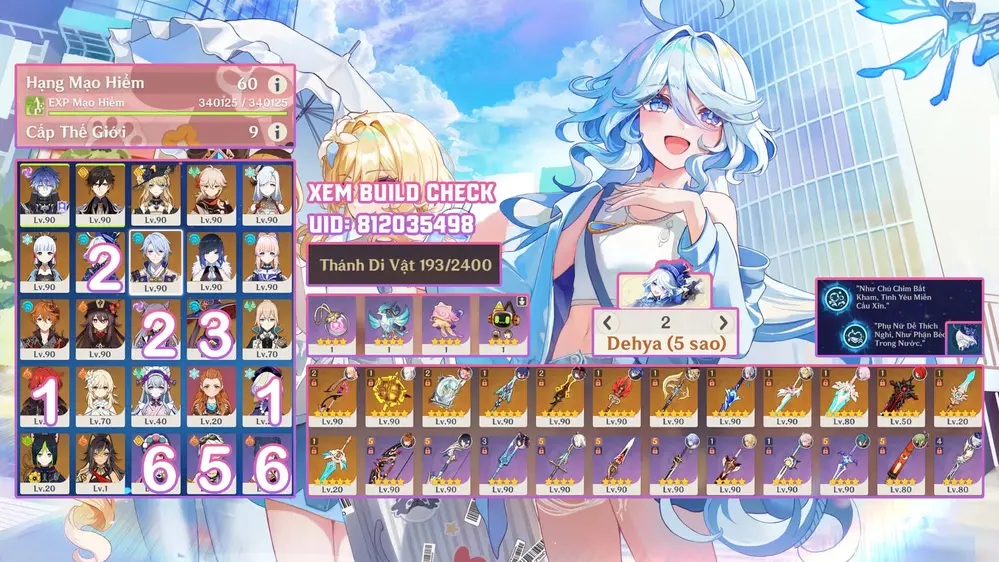Screen dimensions: 999x562
Task: Choose the Lv.50 red claymore slot
Action: click(x=905, y=398)
